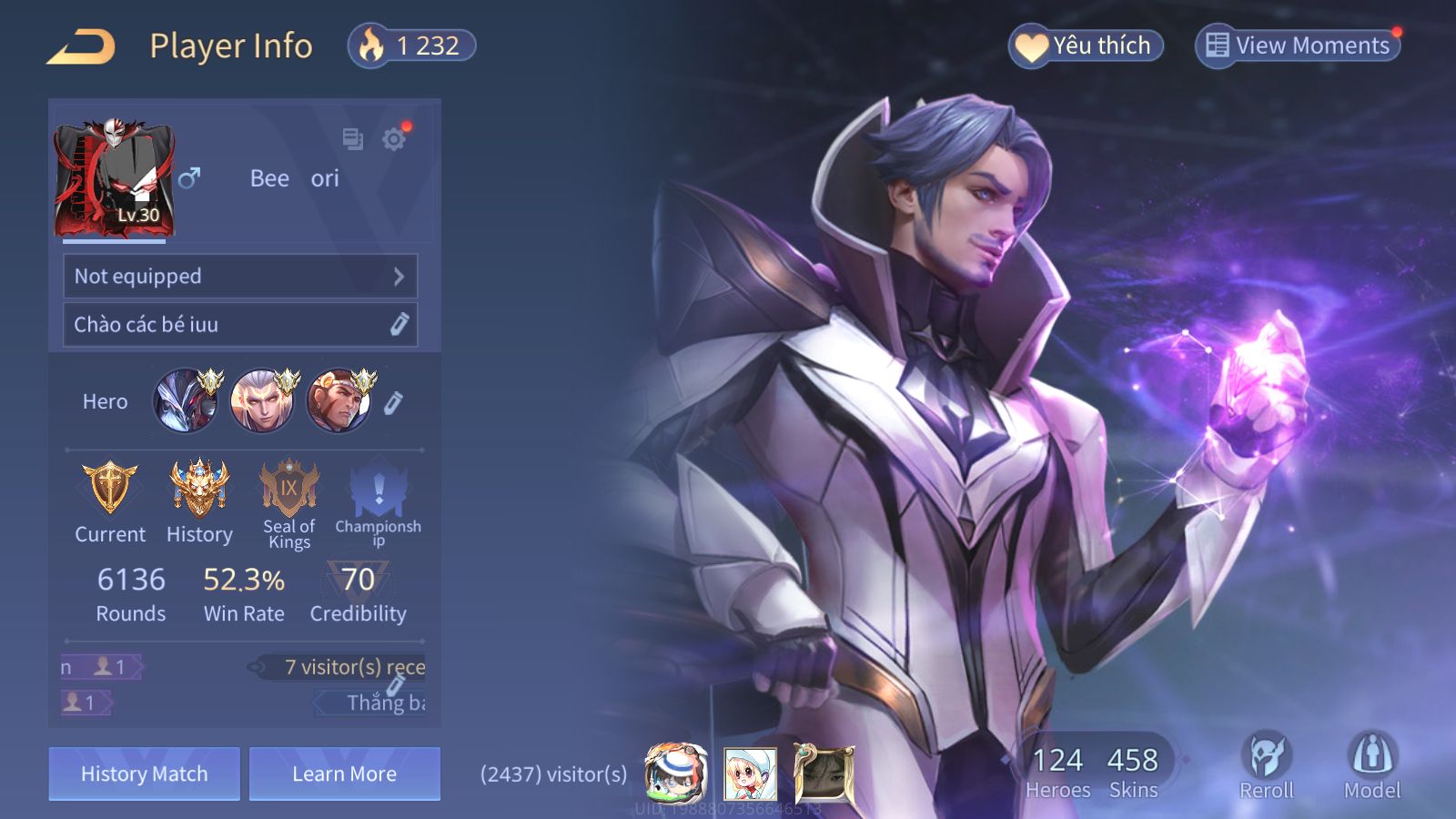Image resolution: width=1456 pixels, height=819 pixels.
Task: Open the copy icon beside the settings gear
Action: point(352,139)
